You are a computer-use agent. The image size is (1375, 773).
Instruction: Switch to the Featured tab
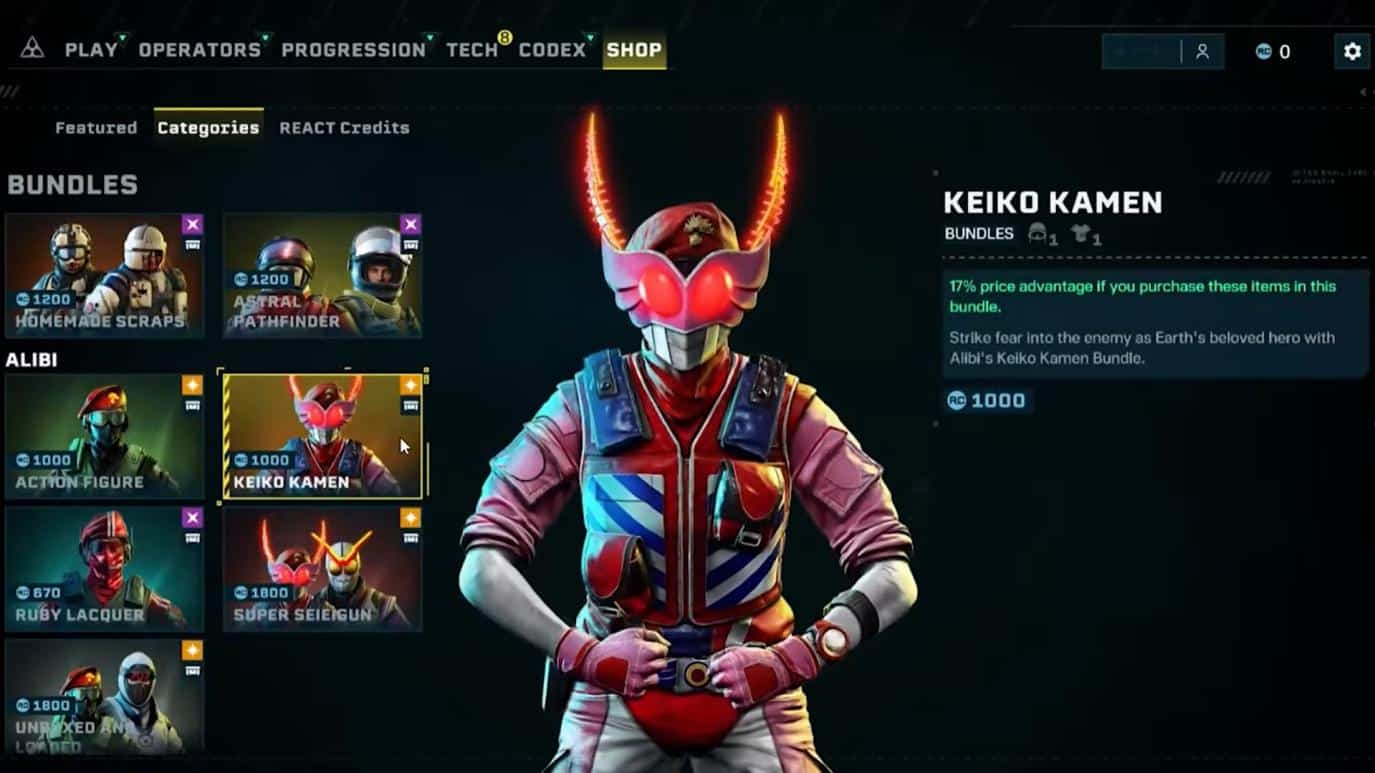pyautogui.click(x=96, y=128)
